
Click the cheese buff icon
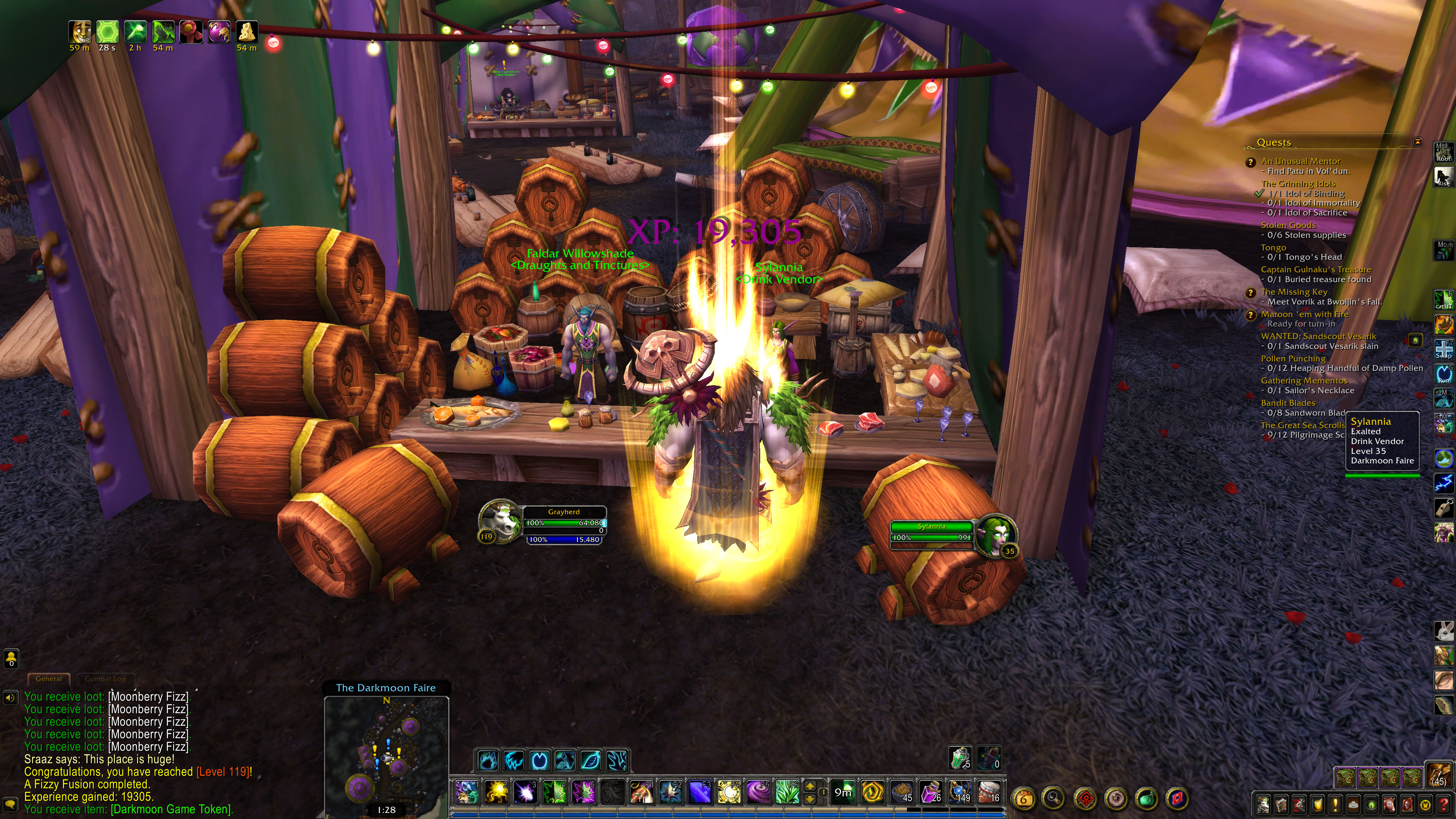pos(246,31)
